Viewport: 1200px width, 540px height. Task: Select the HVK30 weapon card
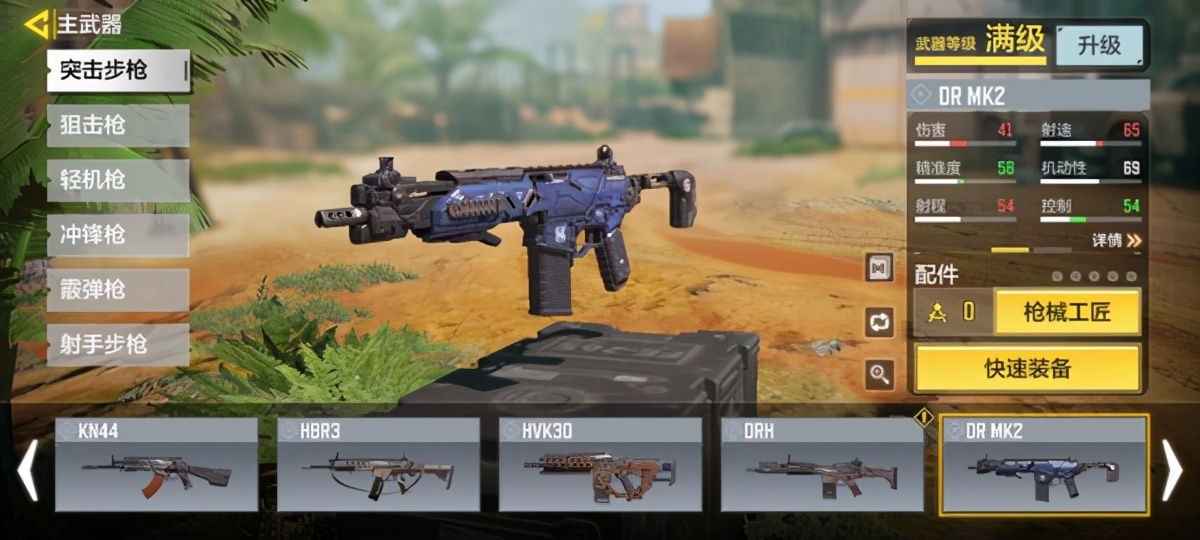click(600, 465)
